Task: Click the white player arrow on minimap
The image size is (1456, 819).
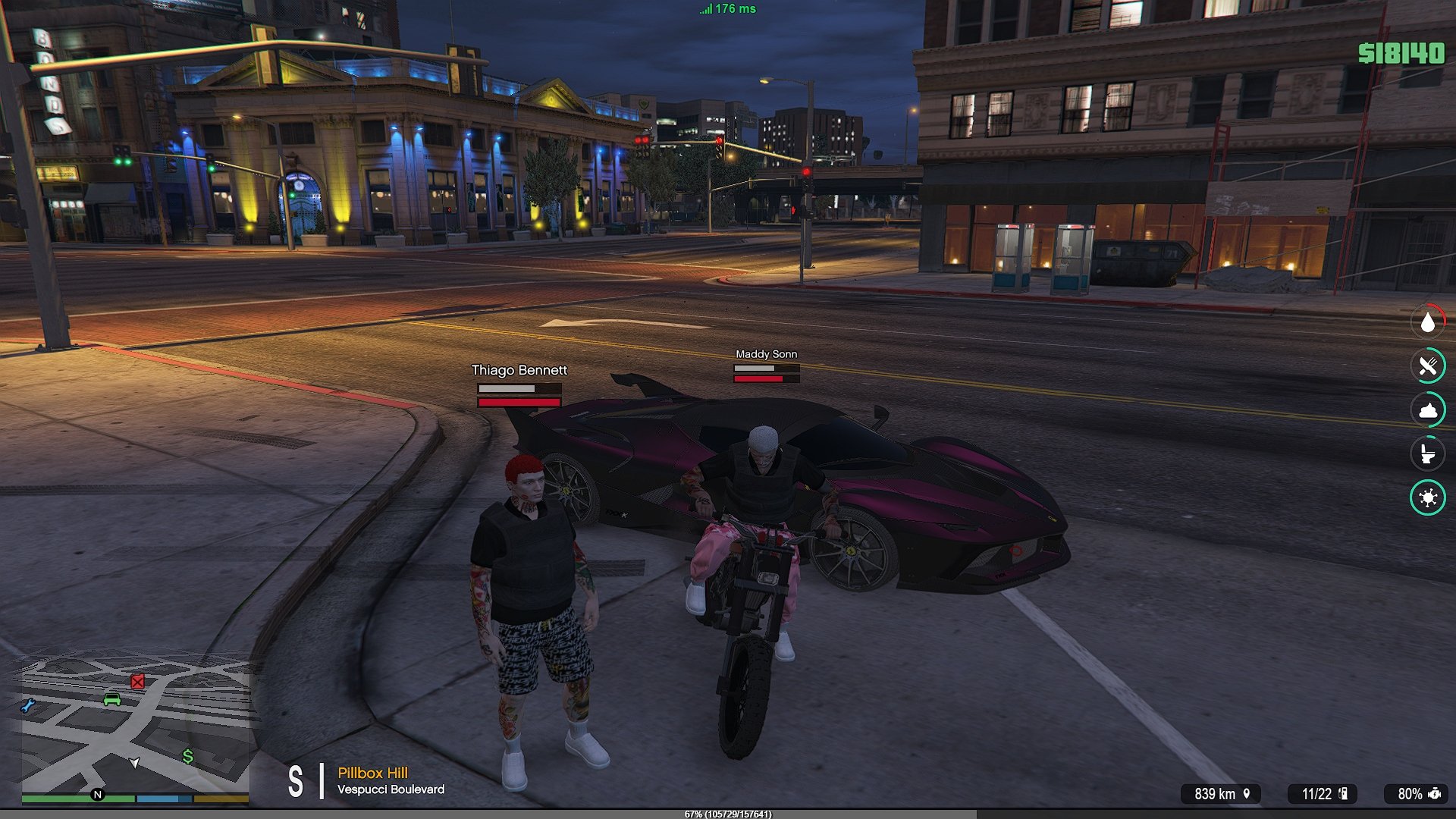Action: tap(134, 762)
